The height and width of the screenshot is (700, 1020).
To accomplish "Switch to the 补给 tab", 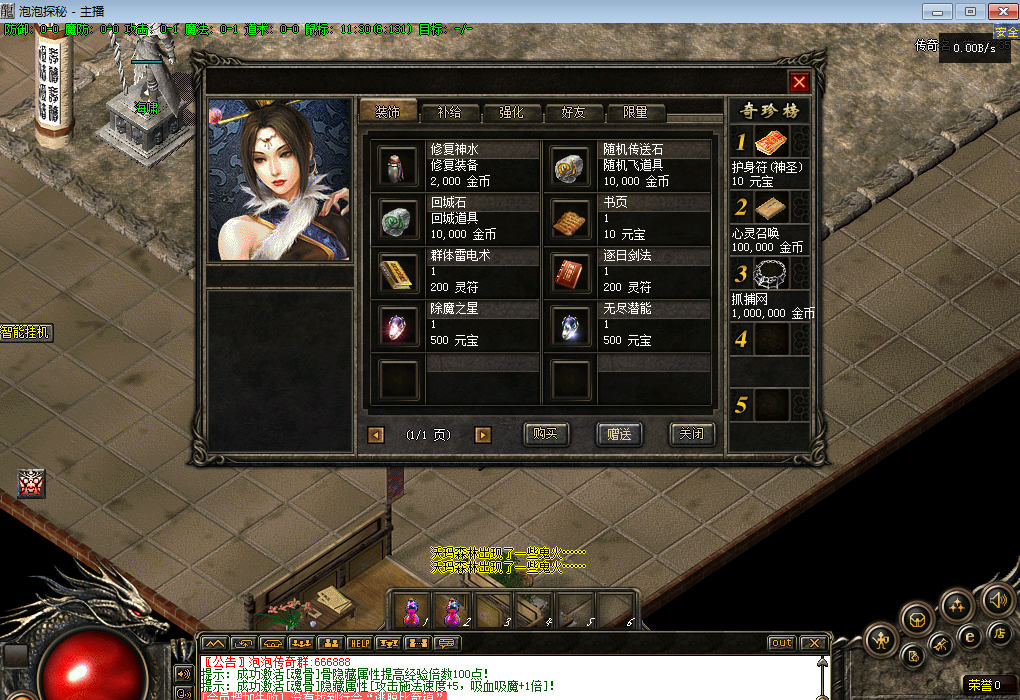I will [450, 113].
